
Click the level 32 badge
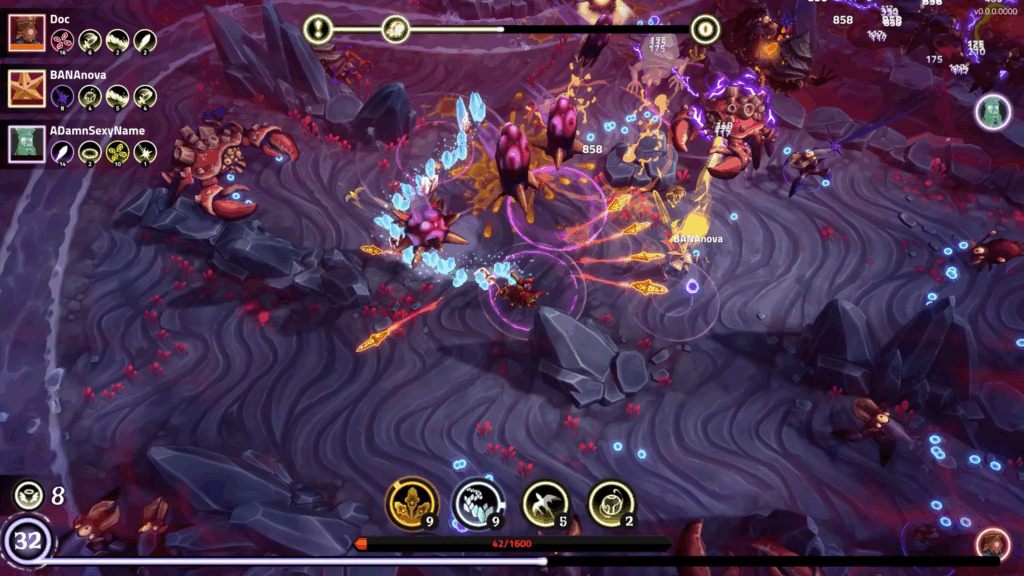[x=28, y=543]
